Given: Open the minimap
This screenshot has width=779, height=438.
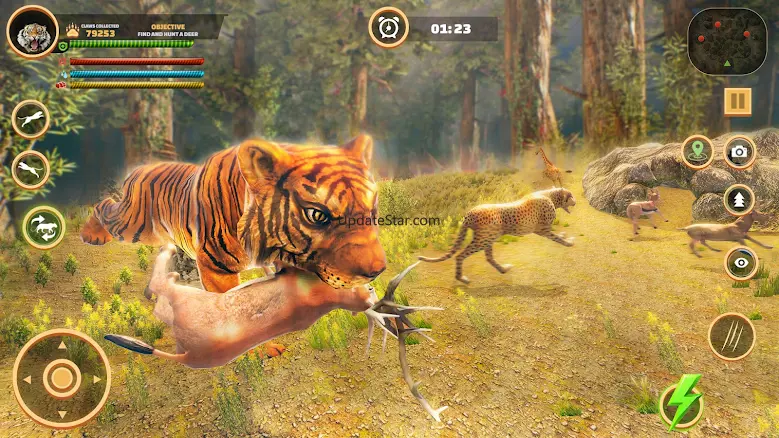Looking at the screenshot, I should pos(727,41).
